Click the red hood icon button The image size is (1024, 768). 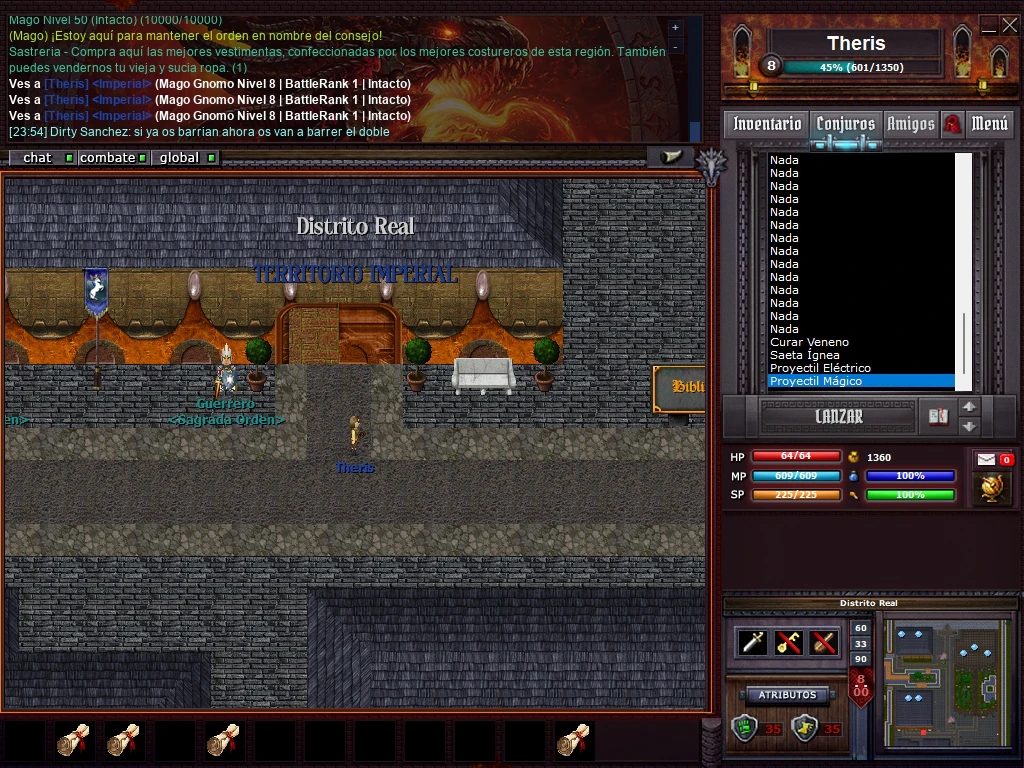pos(952,124)
